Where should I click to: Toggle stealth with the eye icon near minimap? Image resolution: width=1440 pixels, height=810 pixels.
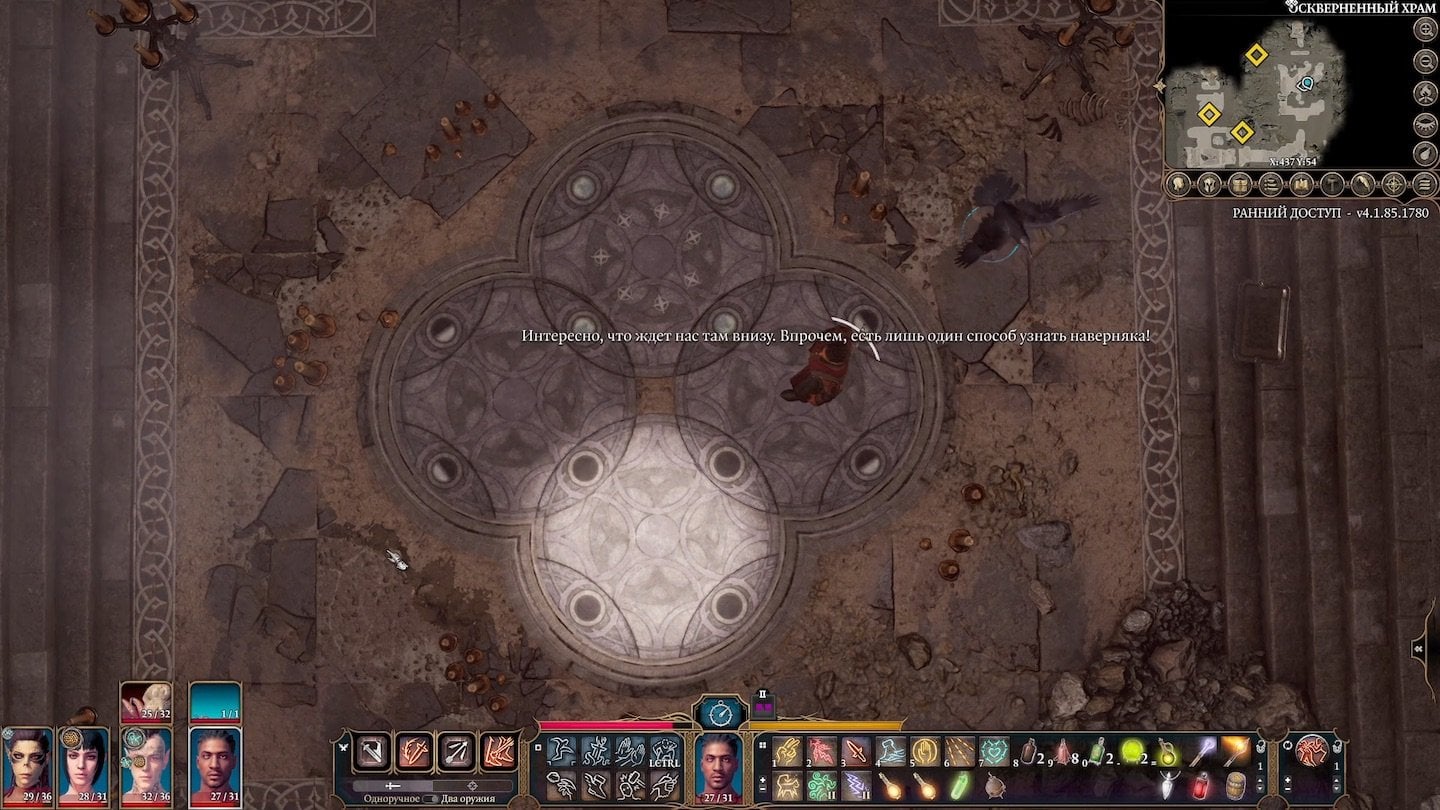[1424, 122]
